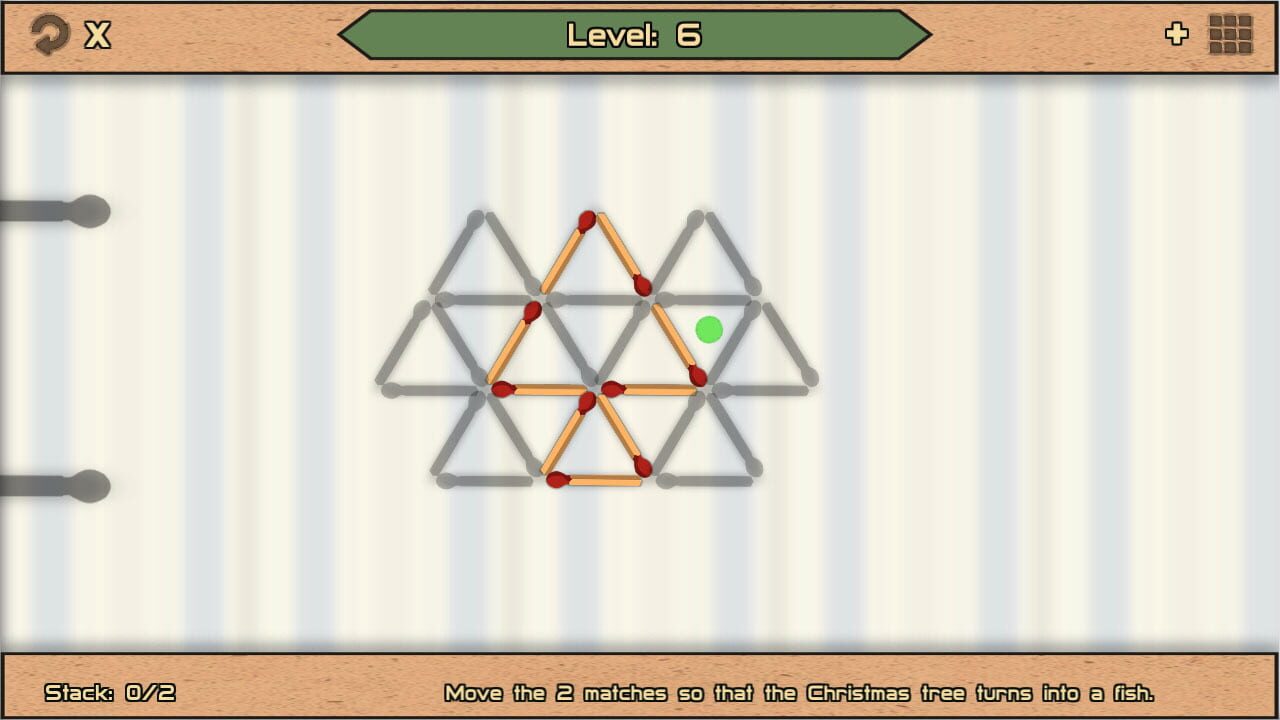Click the restart level icon

[48, 33]
